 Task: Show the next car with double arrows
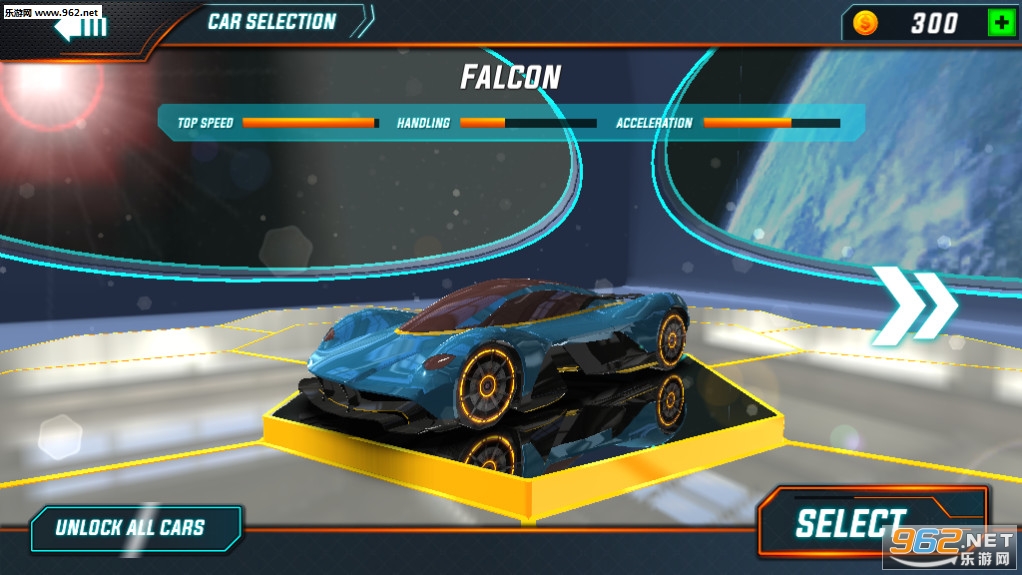[913, 306]
